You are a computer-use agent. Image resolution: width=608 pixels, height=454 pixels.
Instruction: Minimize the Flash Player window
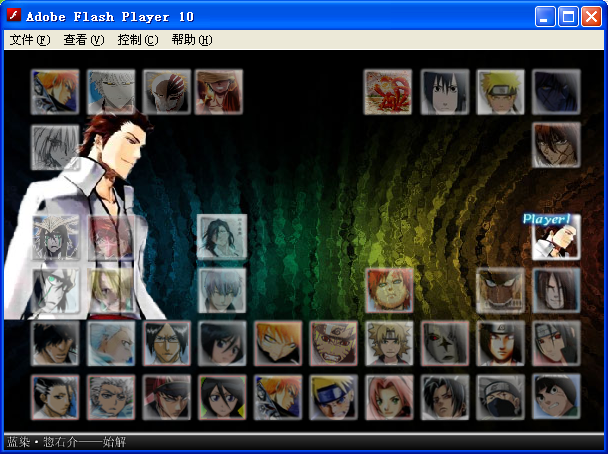[x=546, y=16]
